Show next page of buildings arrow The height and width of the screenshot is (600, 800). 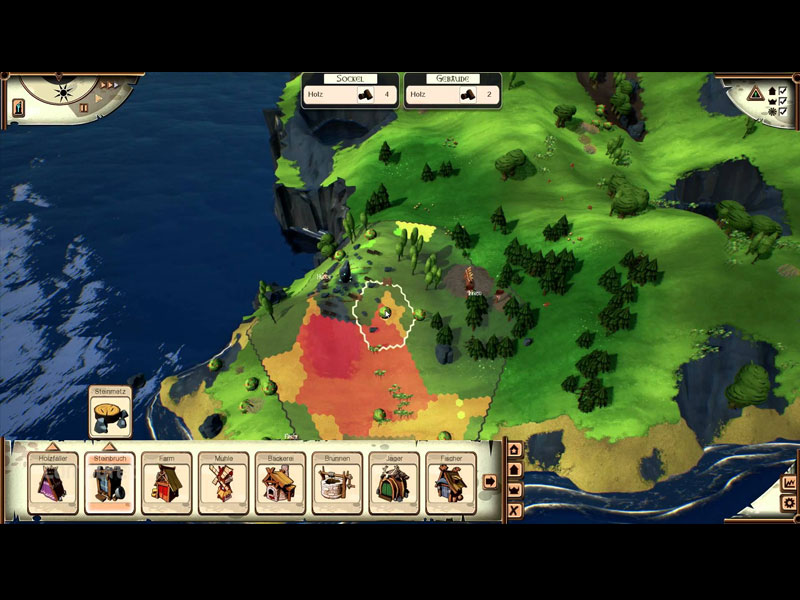(x=490, y=481)
